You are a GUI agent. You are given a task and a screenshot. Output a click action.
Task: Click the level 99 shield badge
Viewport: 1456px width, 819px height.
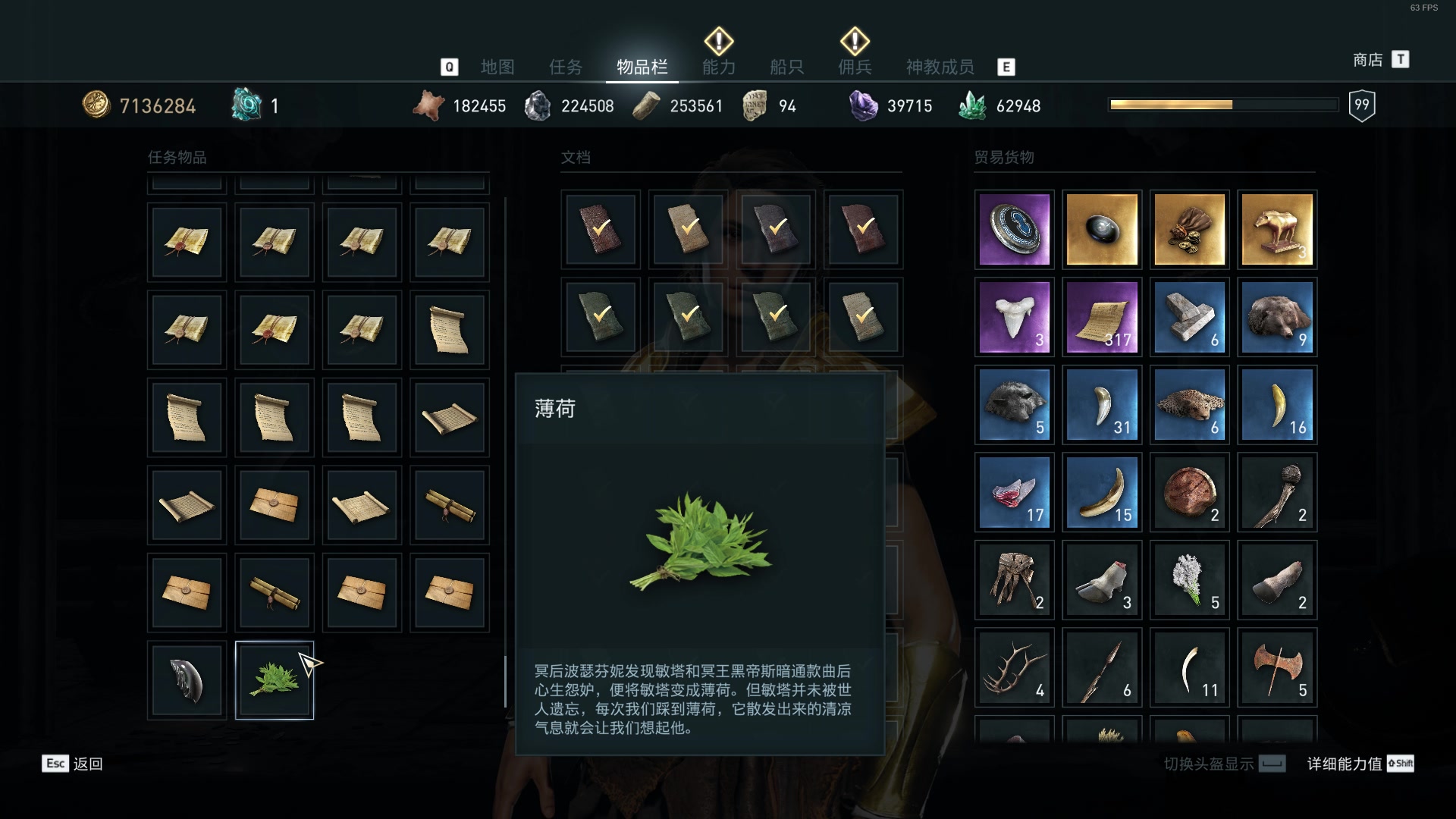(1362, 104)
